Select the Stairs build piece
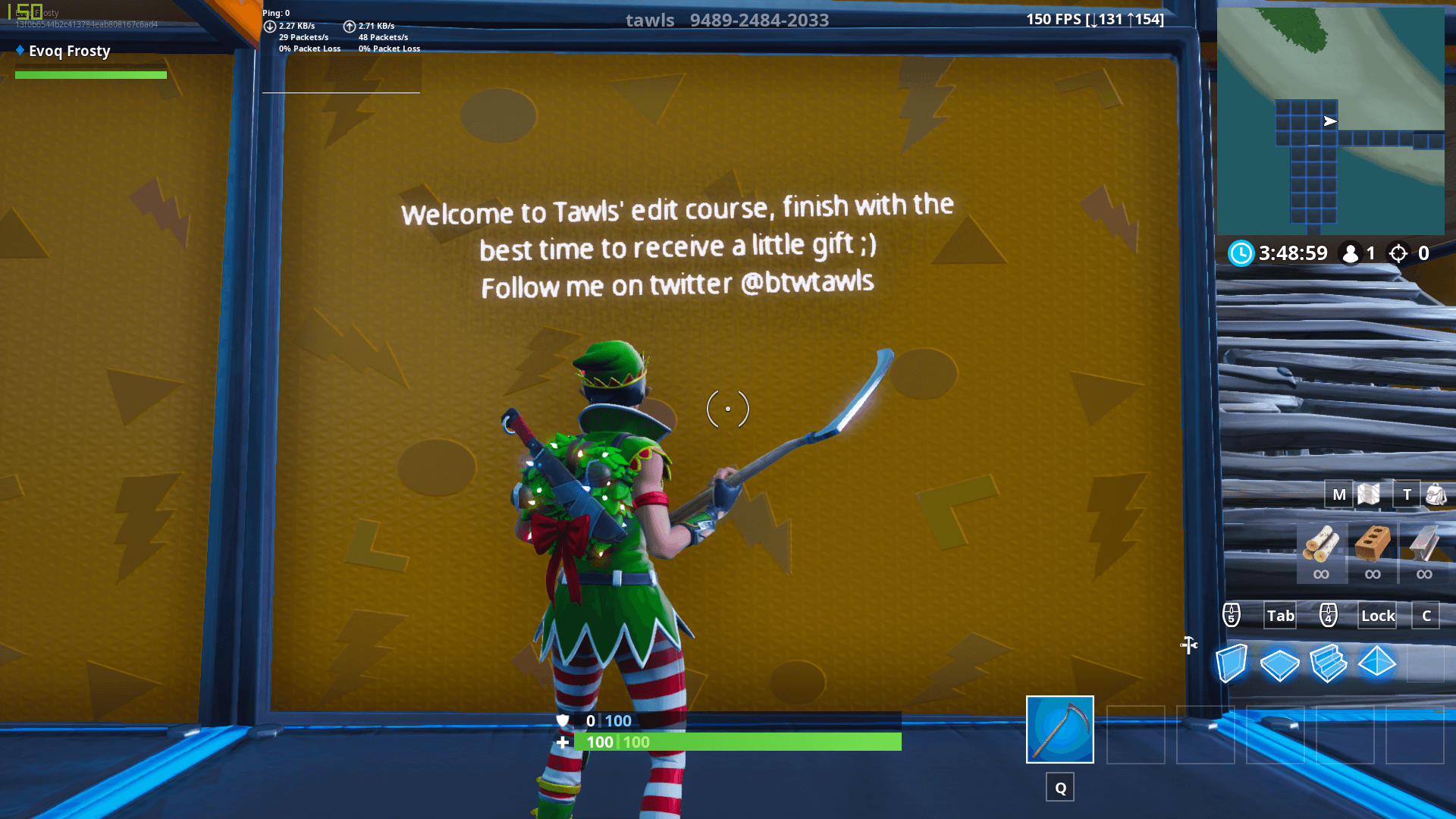Screen dimensions: 1456x819 pyautogui.click(x=1329, y=664)
